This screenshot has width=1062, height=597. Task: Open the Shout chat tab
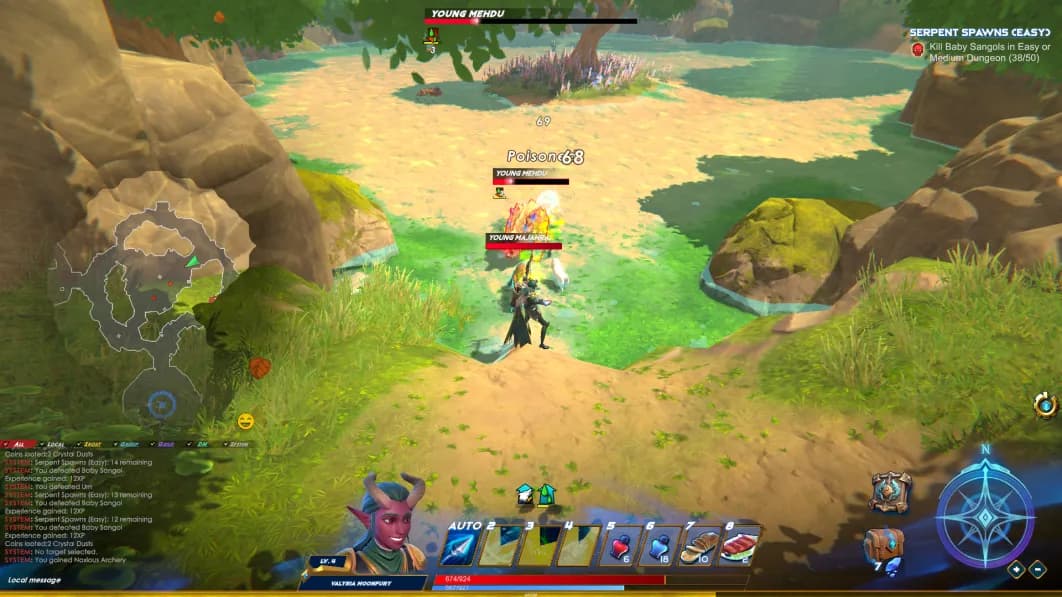tap(91, 444)
